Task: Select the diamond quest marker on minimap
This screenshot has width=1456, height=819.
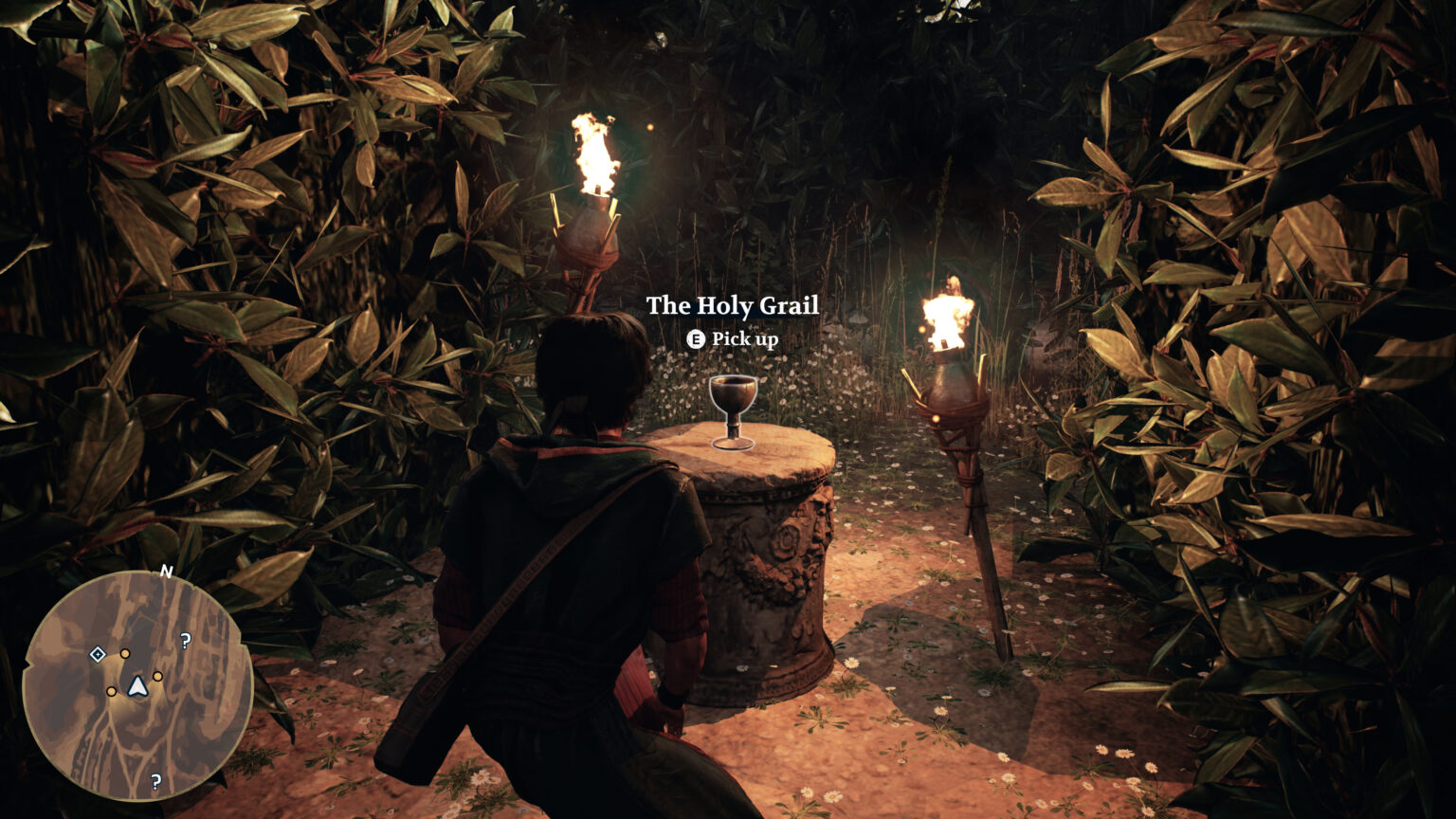Action: 97,654
